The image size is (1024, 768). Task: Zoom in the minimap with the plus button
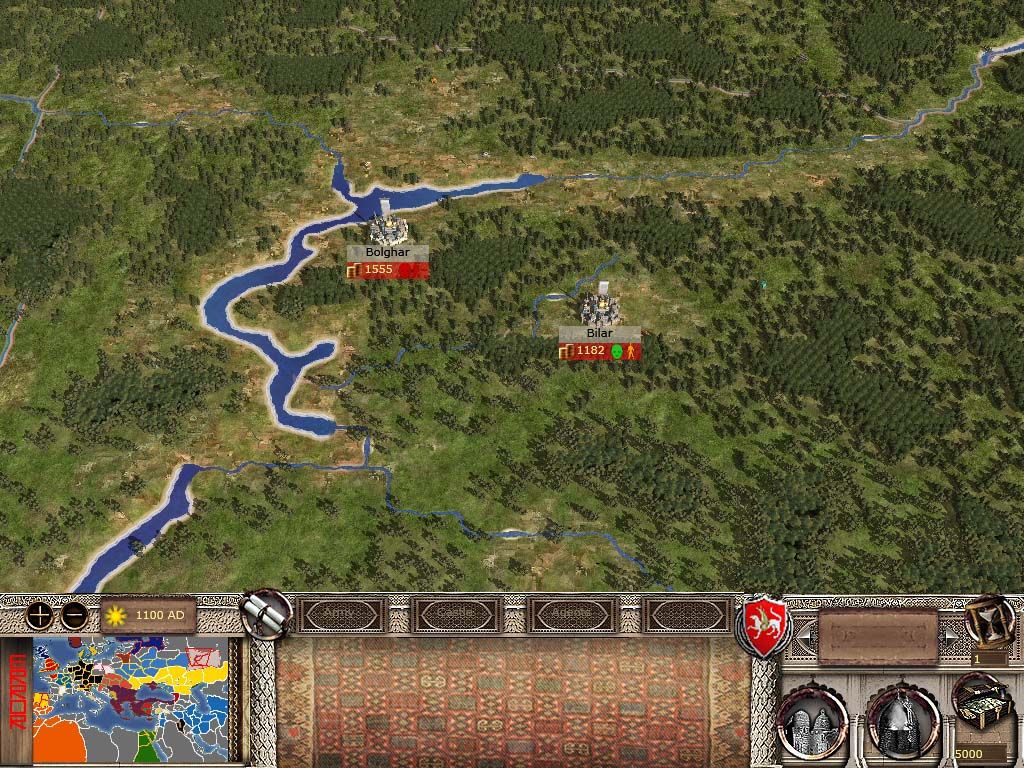pos(40,616)
